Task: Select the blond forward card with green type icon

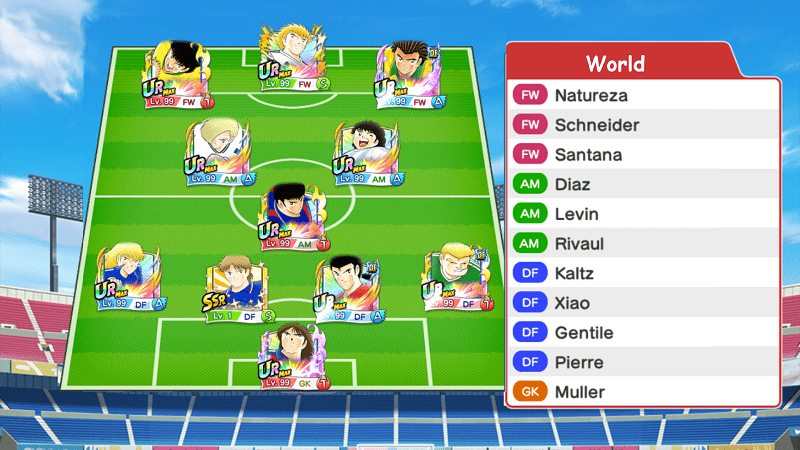Action: tap(294, 58)
